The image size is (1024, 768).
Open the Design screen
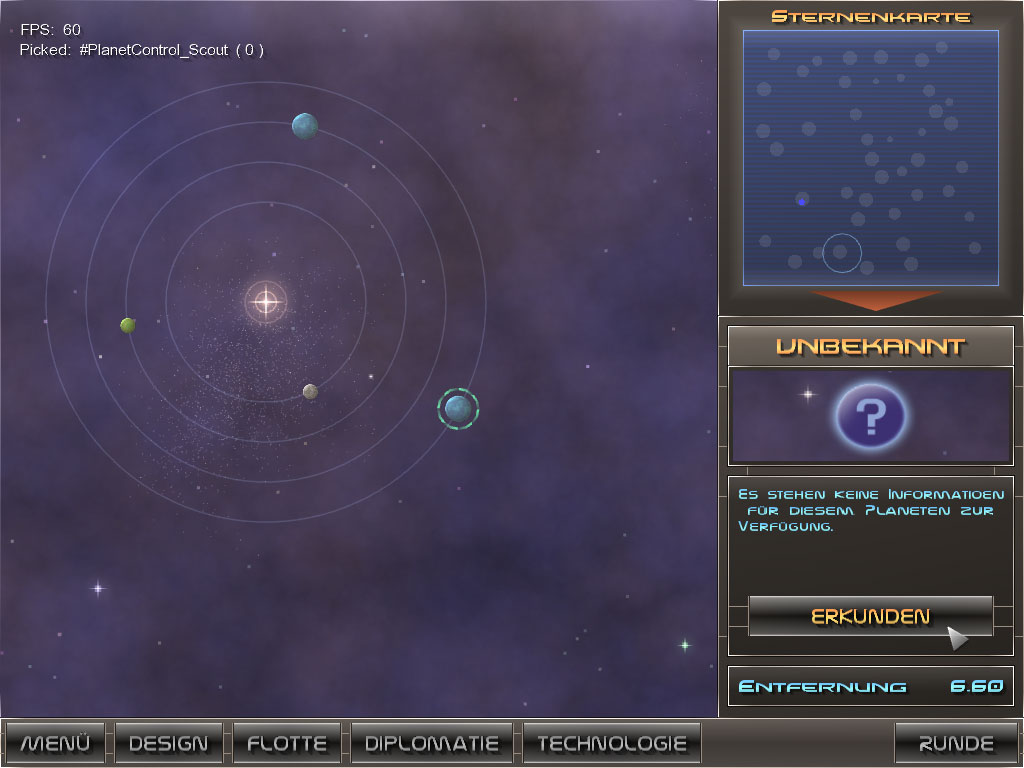tap(169, 743)
